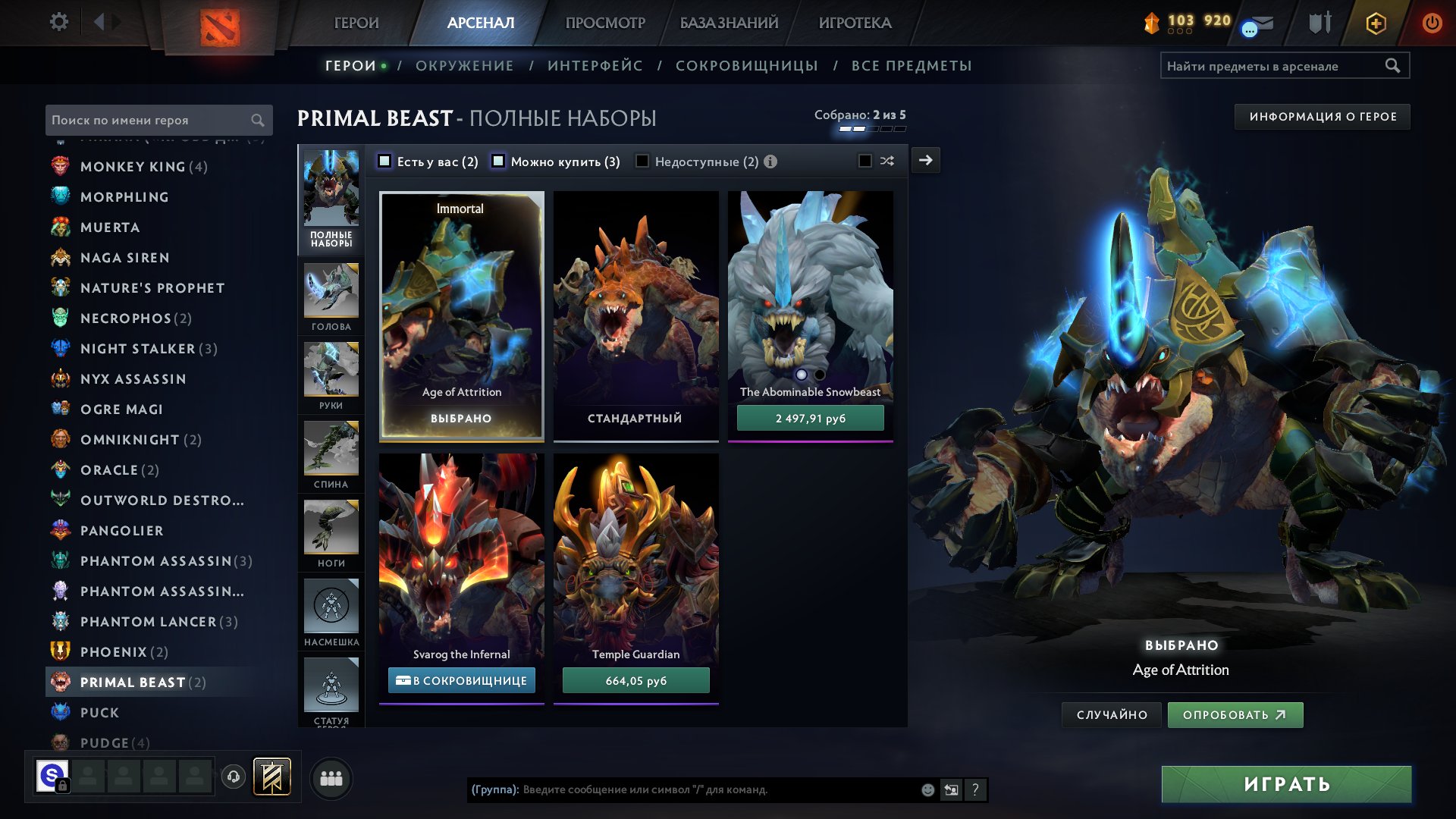
Task: Open the СОКРОВИЩНИЦЫ sub-tab
Action: (x=746, y=66)
